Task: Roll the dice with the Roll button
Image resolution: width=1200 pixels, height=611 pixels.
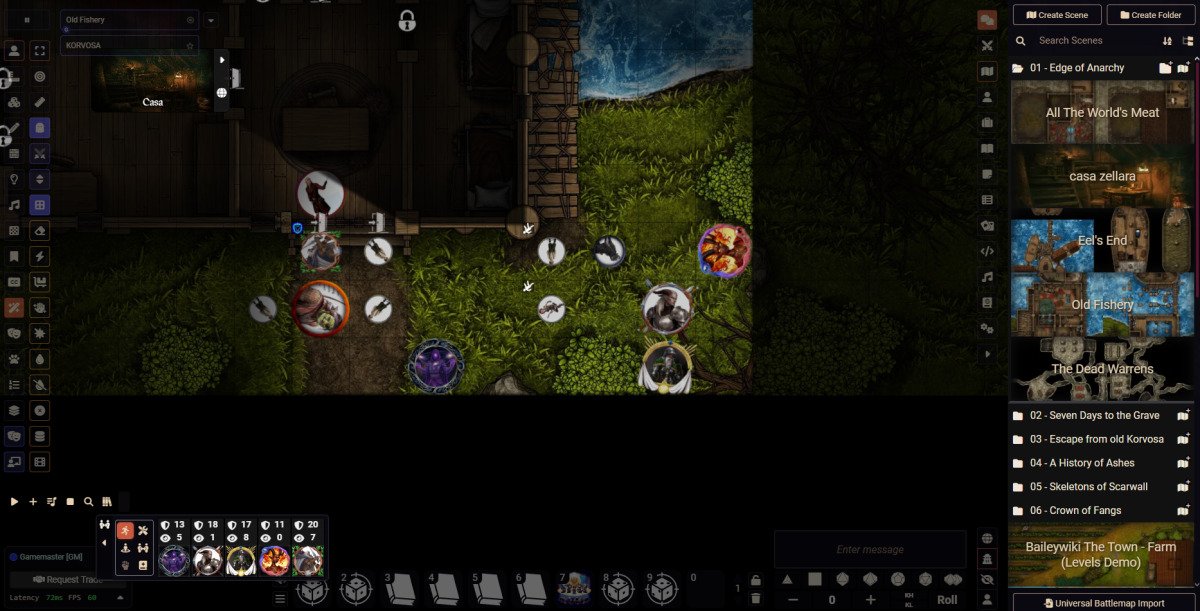Action: click(x=946, y=600)
